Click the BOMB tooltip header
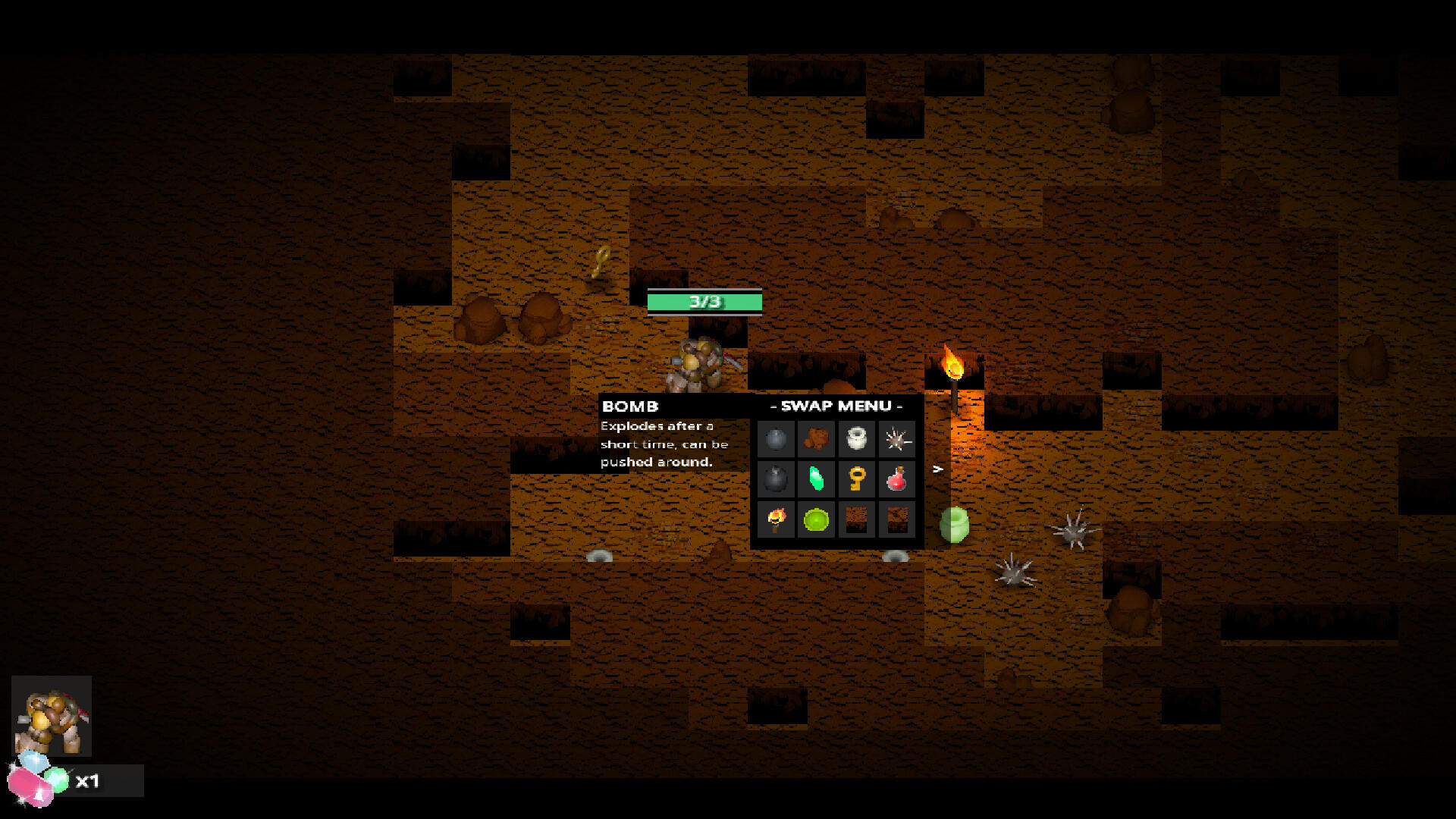Screen dimensions: 1456x819 pos(631,406)
